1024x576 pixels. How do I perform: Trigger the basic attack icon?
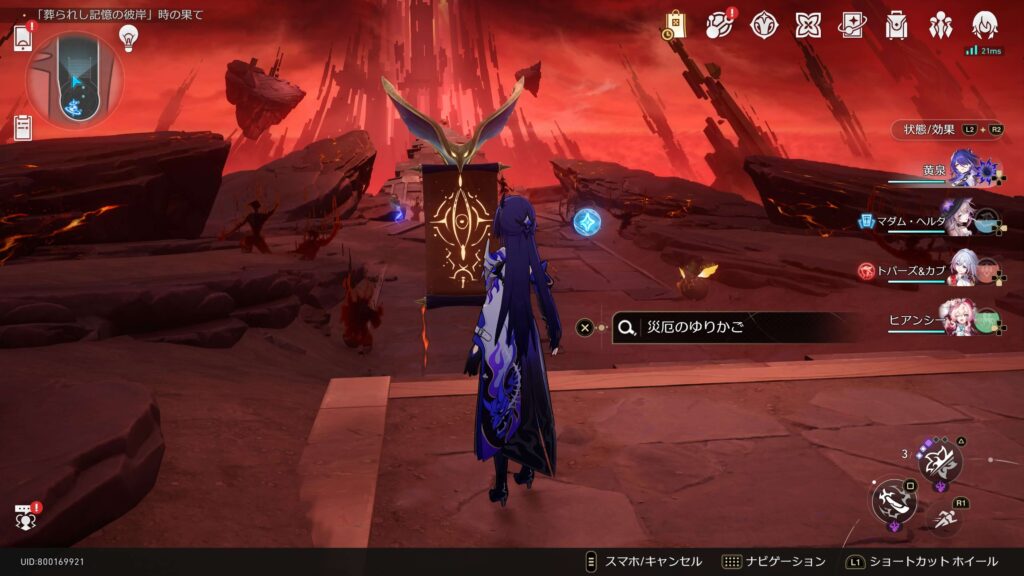point(893,499)
